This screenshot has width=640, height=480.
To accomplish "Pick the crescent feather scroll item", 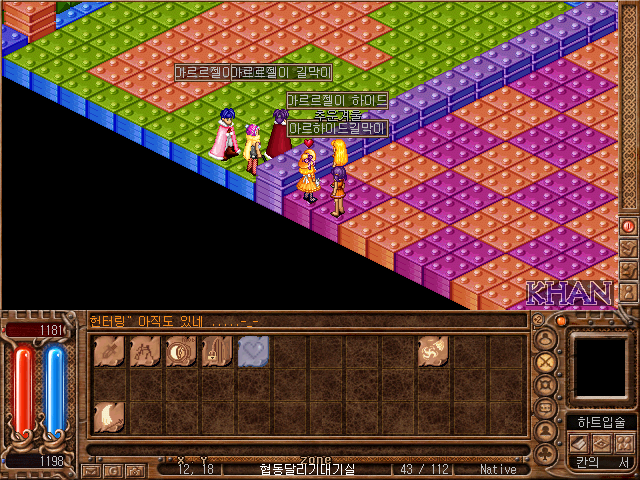I will (x=109, y=416).
